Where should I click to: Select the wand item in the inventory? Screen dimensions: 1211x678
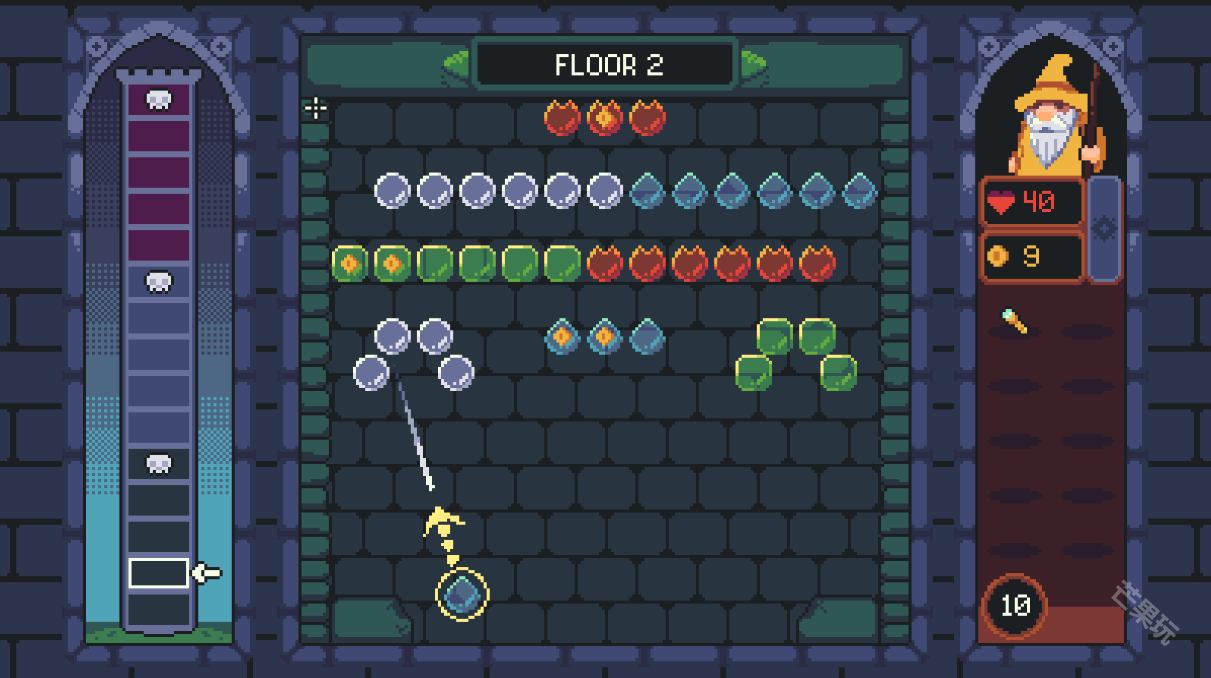[x=1014, y=321]
